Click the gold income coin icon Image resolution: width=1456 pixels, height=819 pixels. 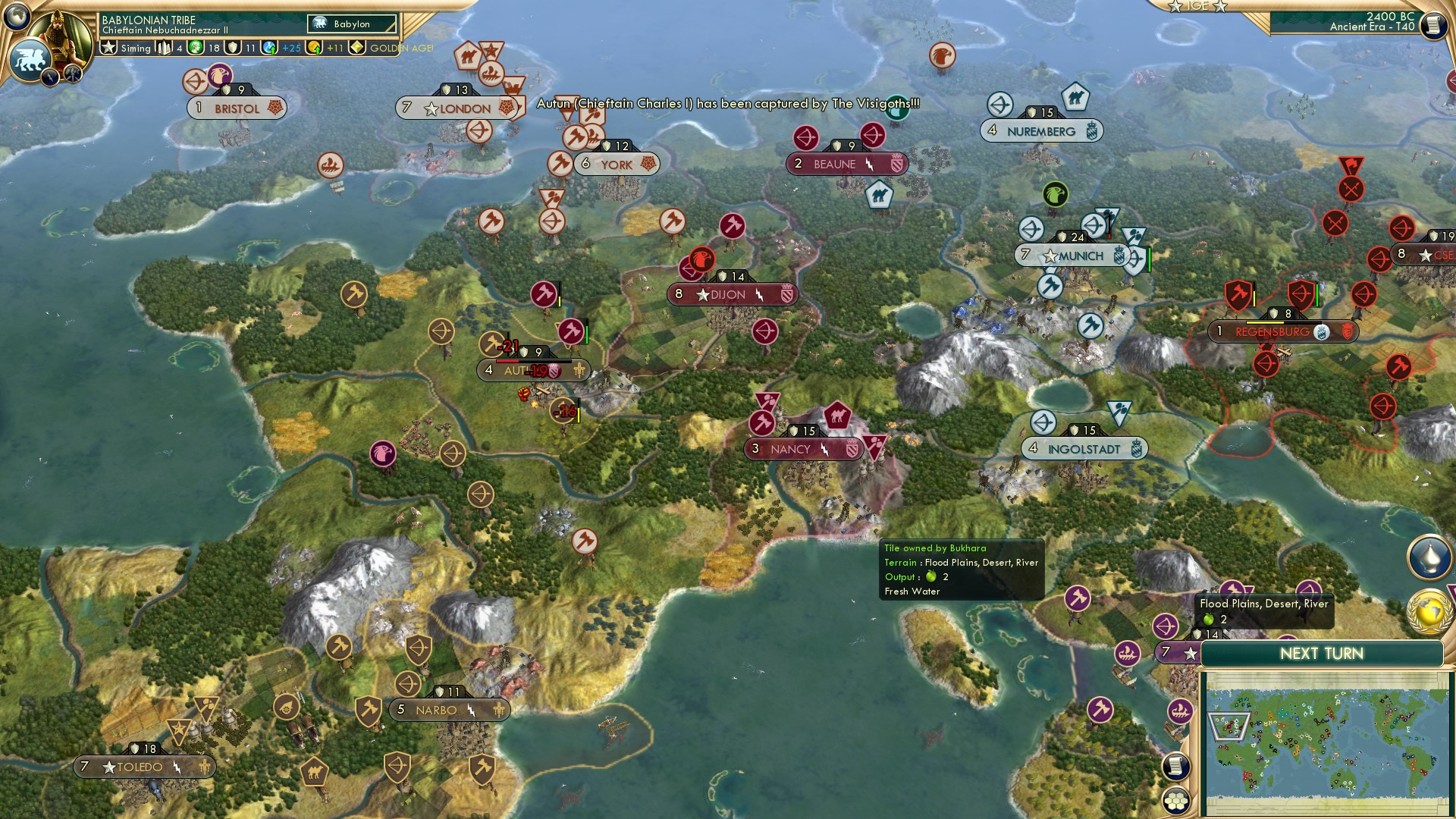click(315, 48)
